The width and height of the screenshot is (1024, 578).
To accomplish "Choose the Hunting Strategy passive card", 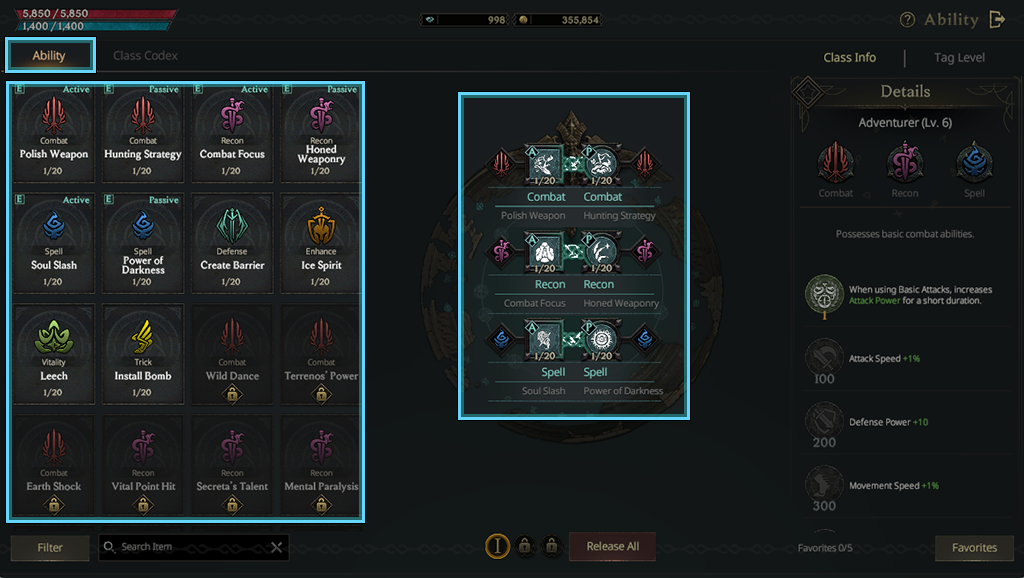I will (143, 133).
